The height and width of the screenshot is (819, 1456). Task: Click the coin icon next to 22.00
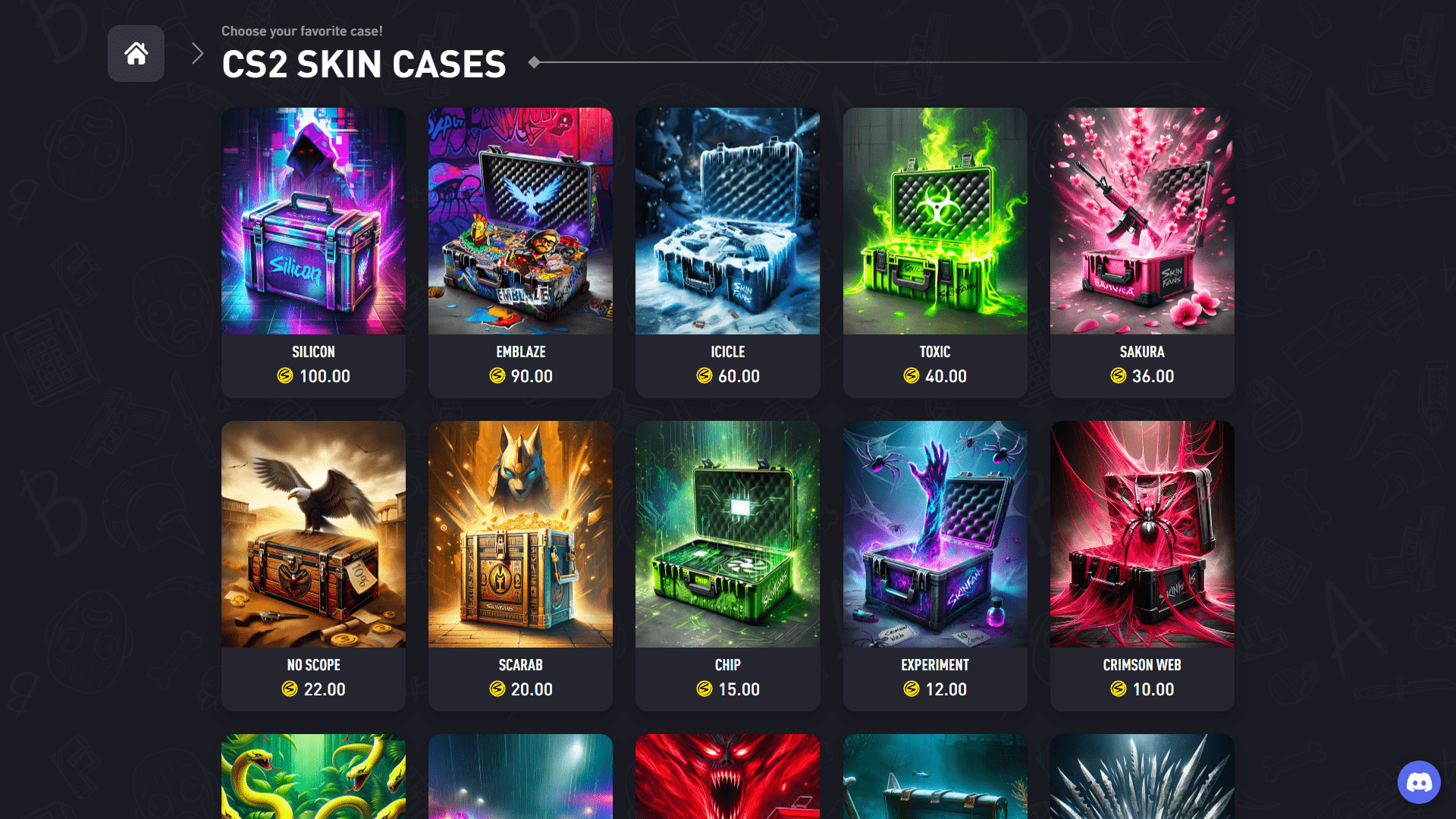tap(289, 690)
